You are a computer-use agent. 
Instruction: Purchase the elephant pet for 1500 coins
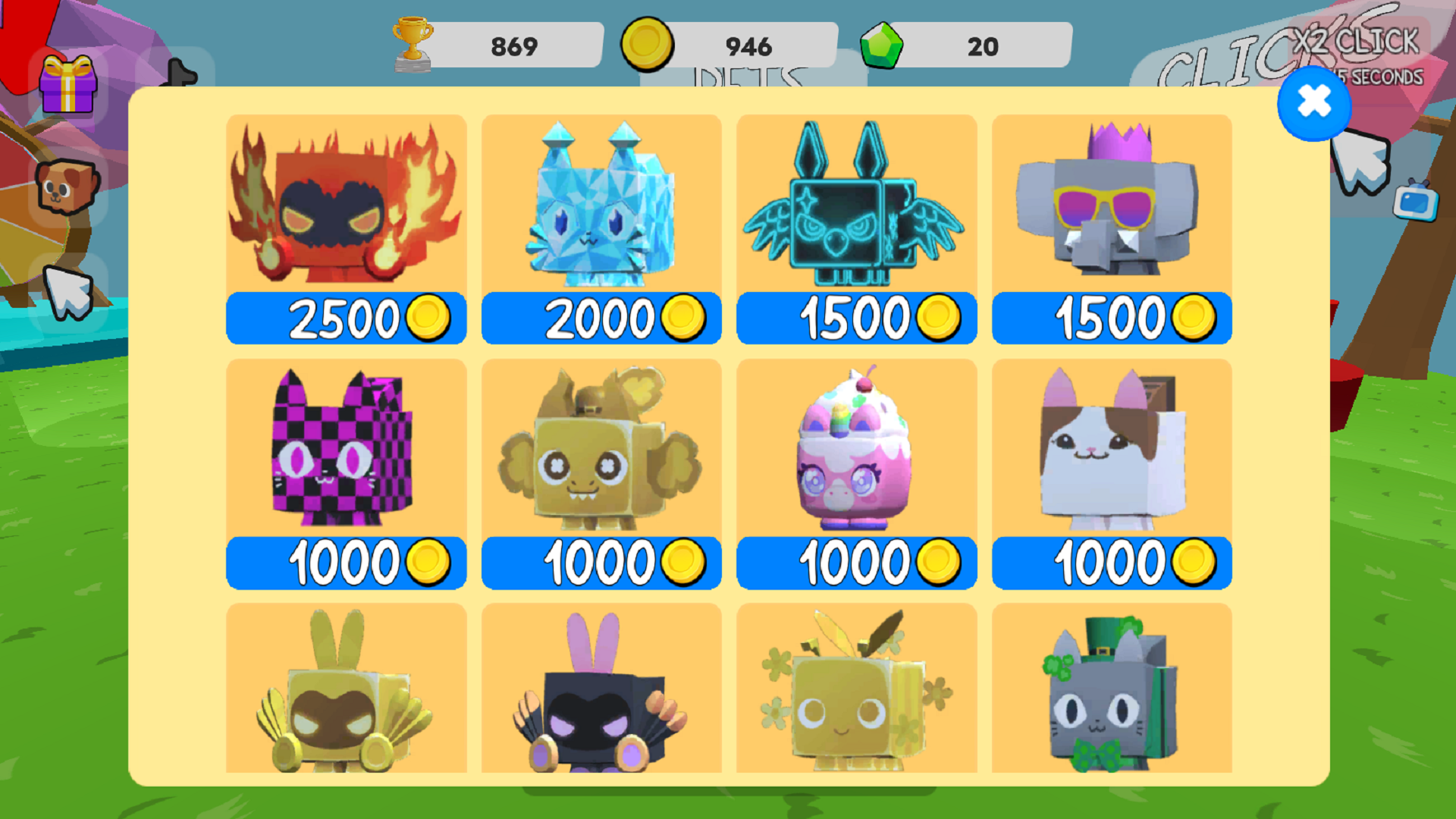(1111, 317)
